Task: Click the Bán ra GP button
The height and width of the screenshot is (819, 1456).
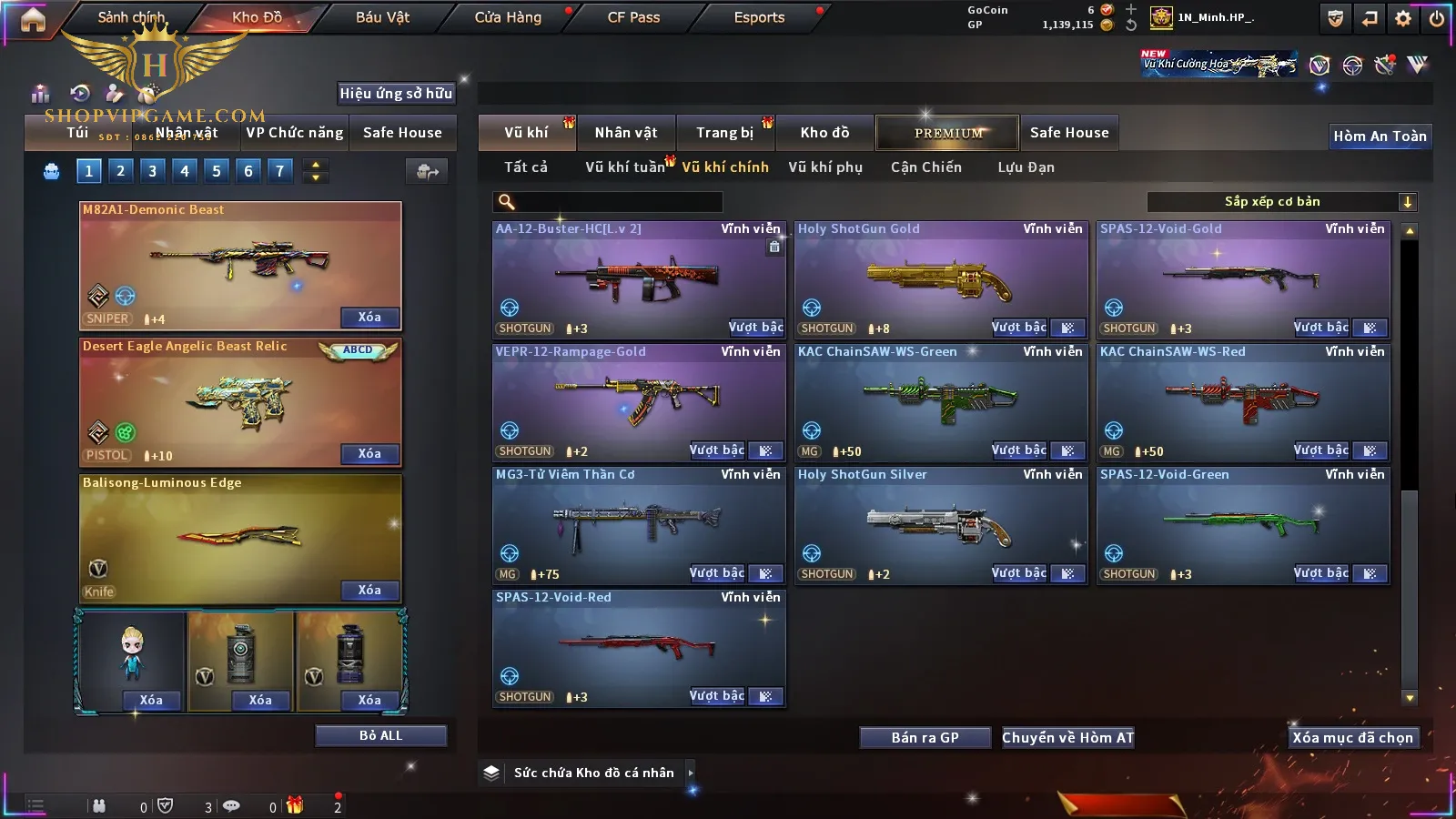Action: click(925, 738)
